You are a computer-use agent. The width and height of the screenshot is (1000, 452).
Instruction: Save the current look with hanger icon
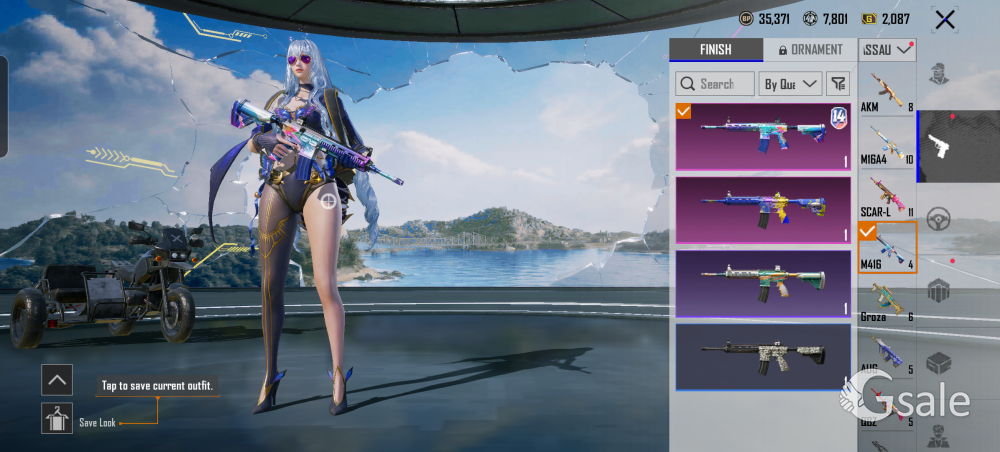(57, 418)
